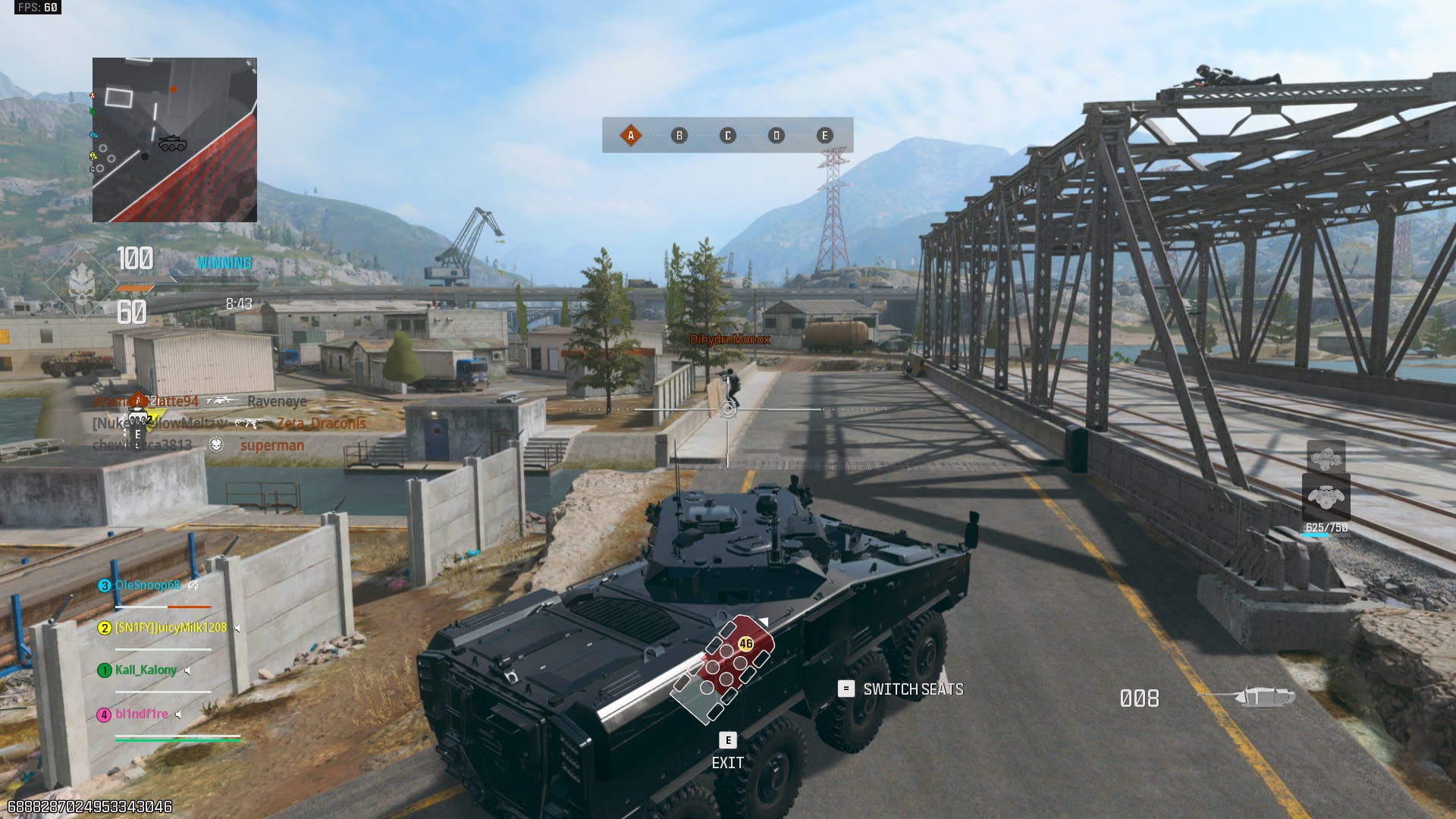The height and width of the screenshot is (819, 1456).
Task: Click the vehicle seat layout diagram
Action: (x=723, y=668)
